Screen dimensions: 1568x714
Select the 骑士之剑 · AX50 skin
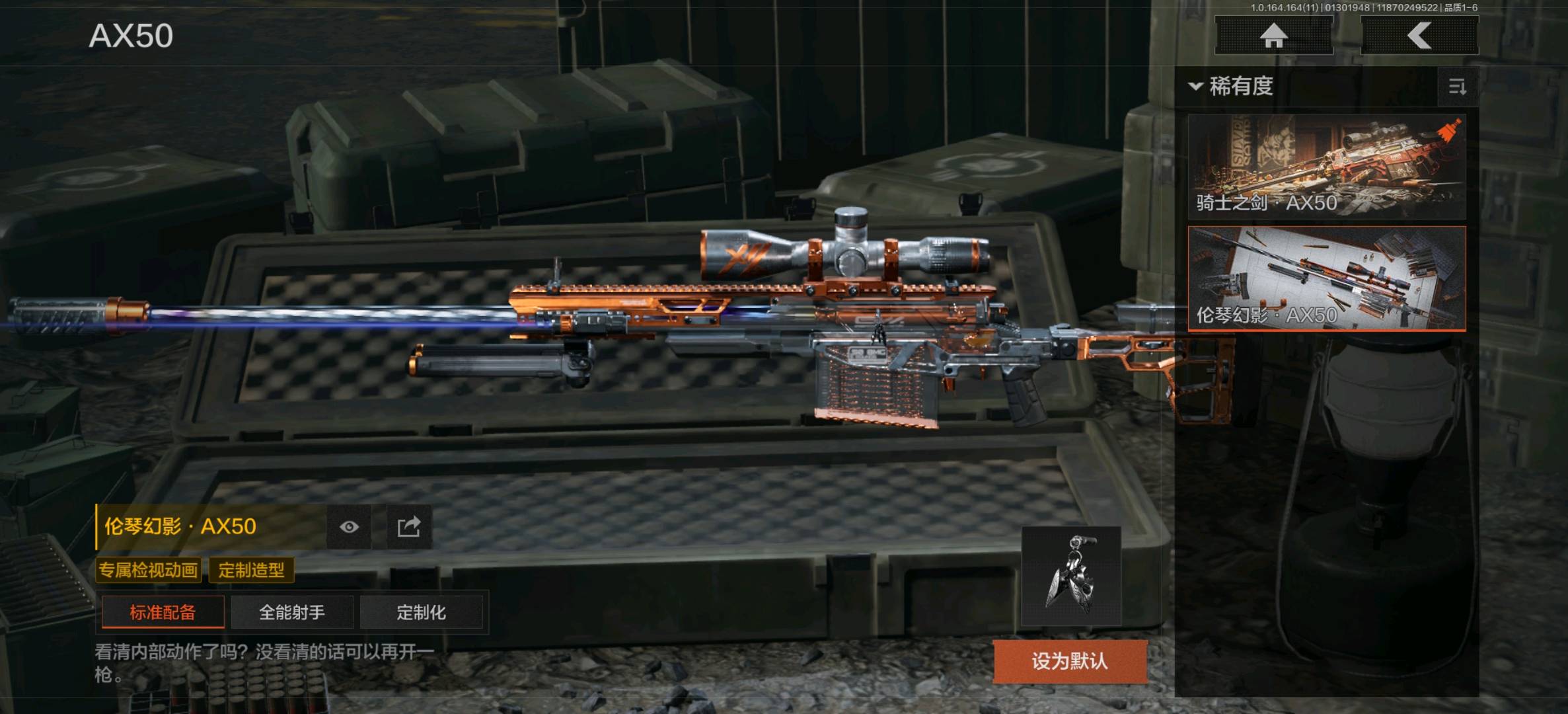(1327, 167)
